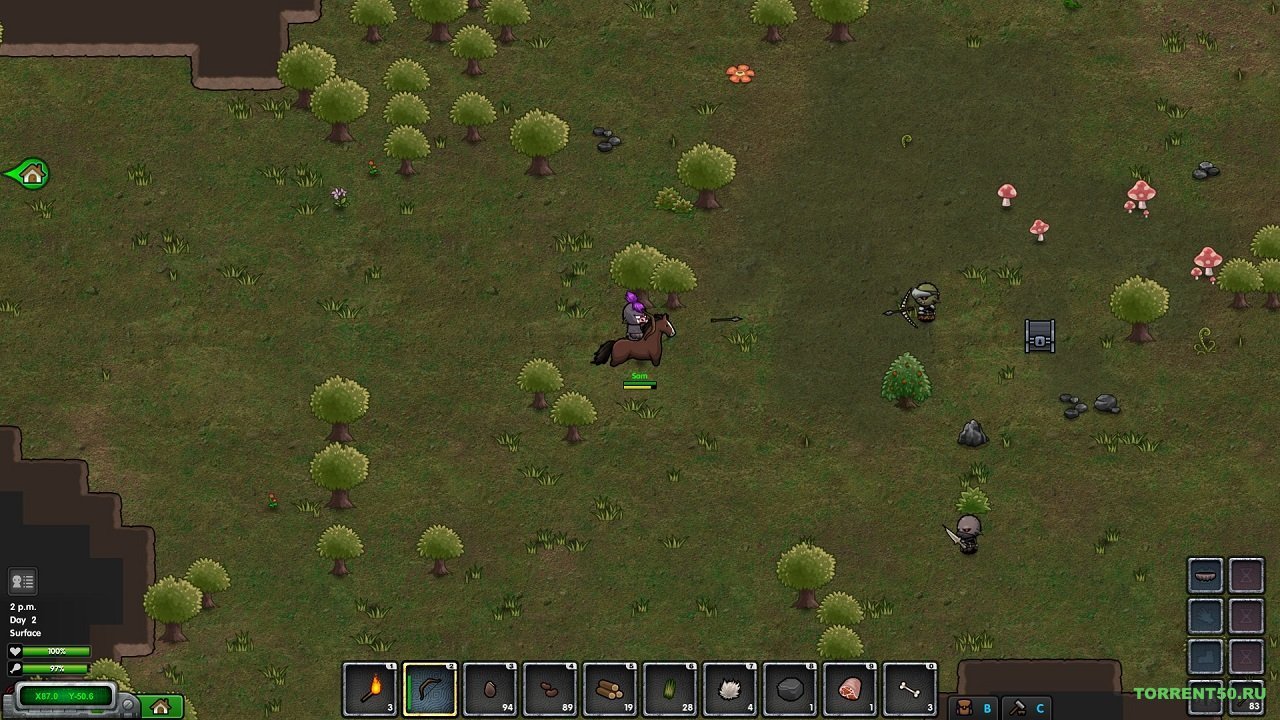Screen dimensions: 1280x720
Task: Select the torch hotbar slot
Action: 370,689
